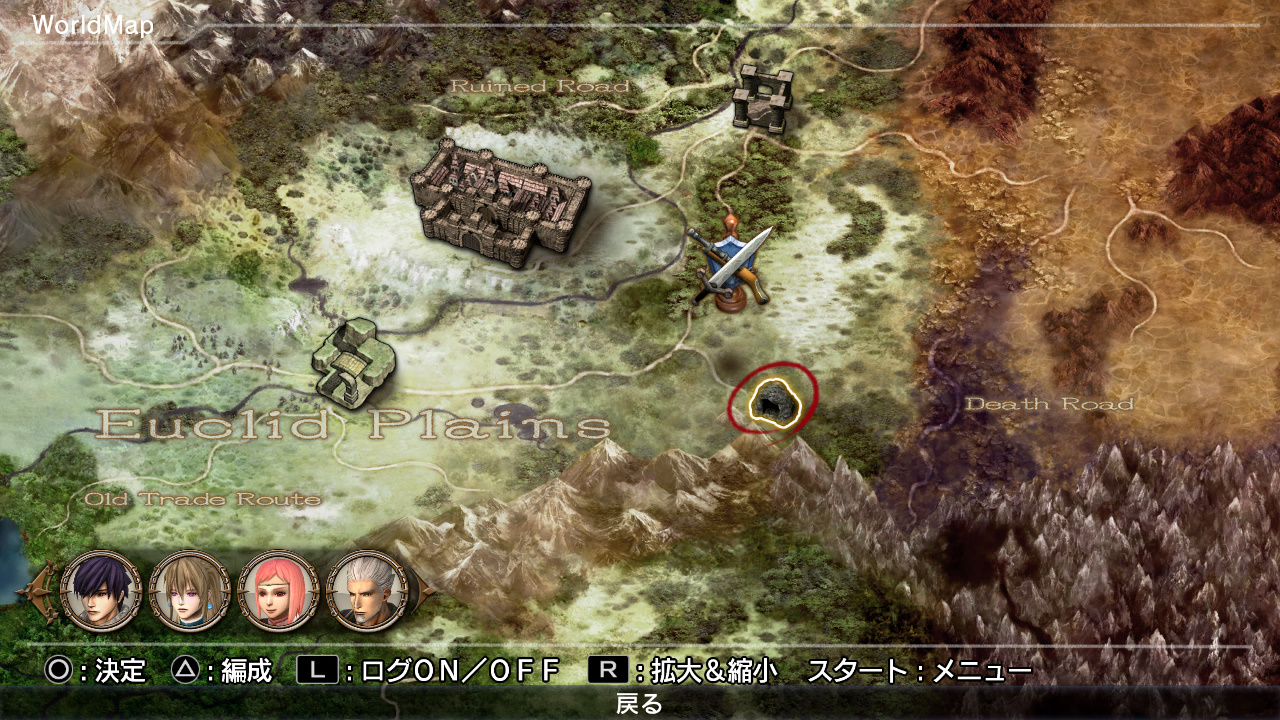
Task: Click the first character portrait with dark hair
Action: 98,592
